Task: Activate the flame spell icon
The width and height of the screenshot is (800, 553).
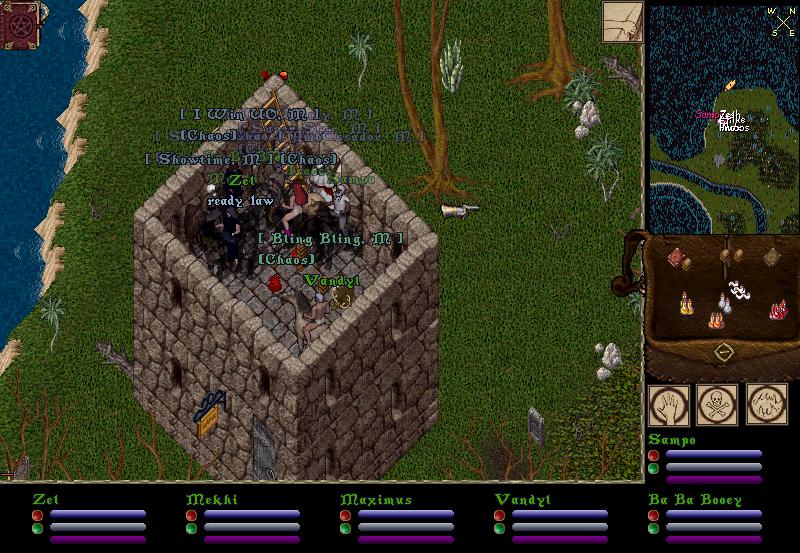Action: 766,404
